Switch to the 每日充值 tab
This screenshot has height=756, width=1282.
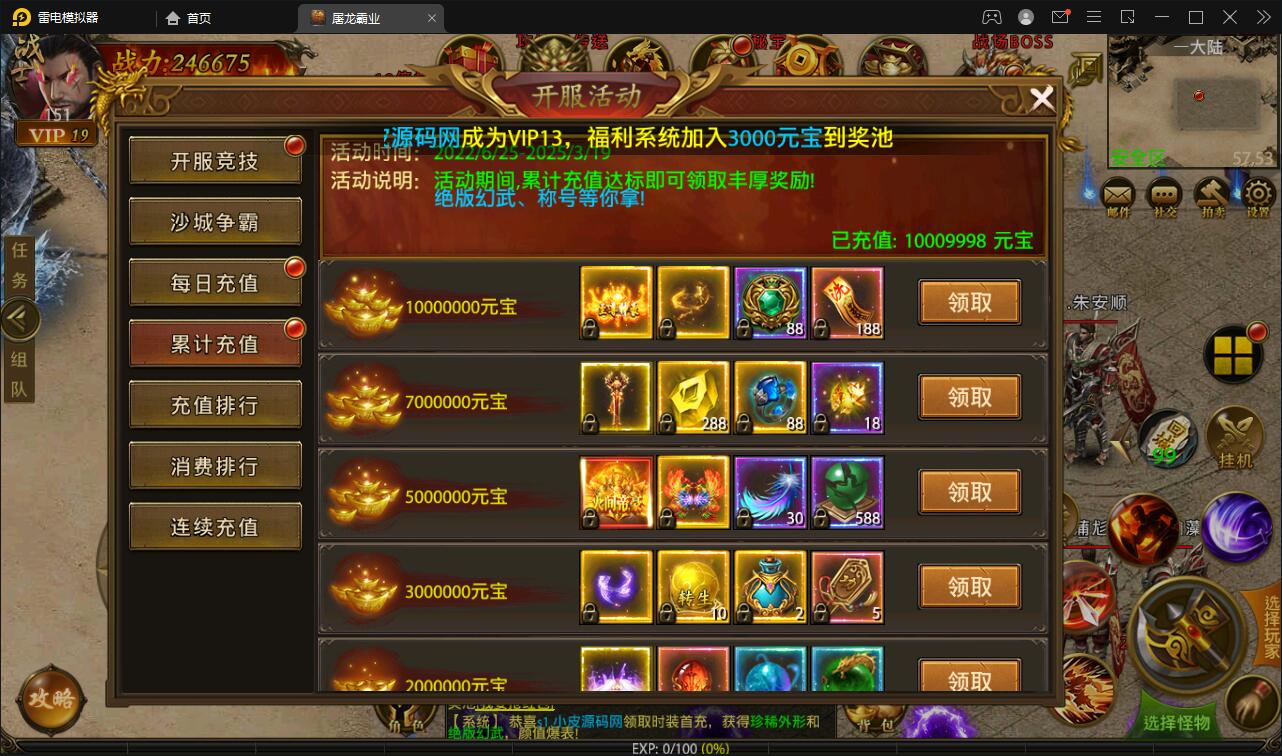tap(214, 283)
